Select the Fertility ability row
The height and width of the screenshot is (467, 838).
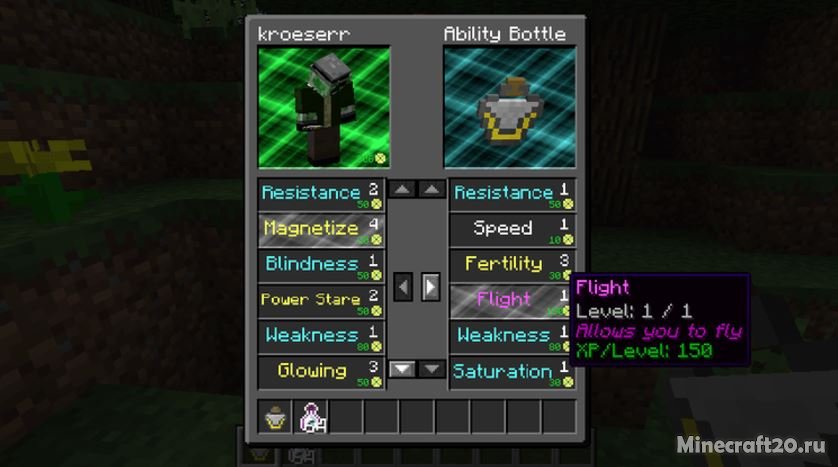pos(512,264)
